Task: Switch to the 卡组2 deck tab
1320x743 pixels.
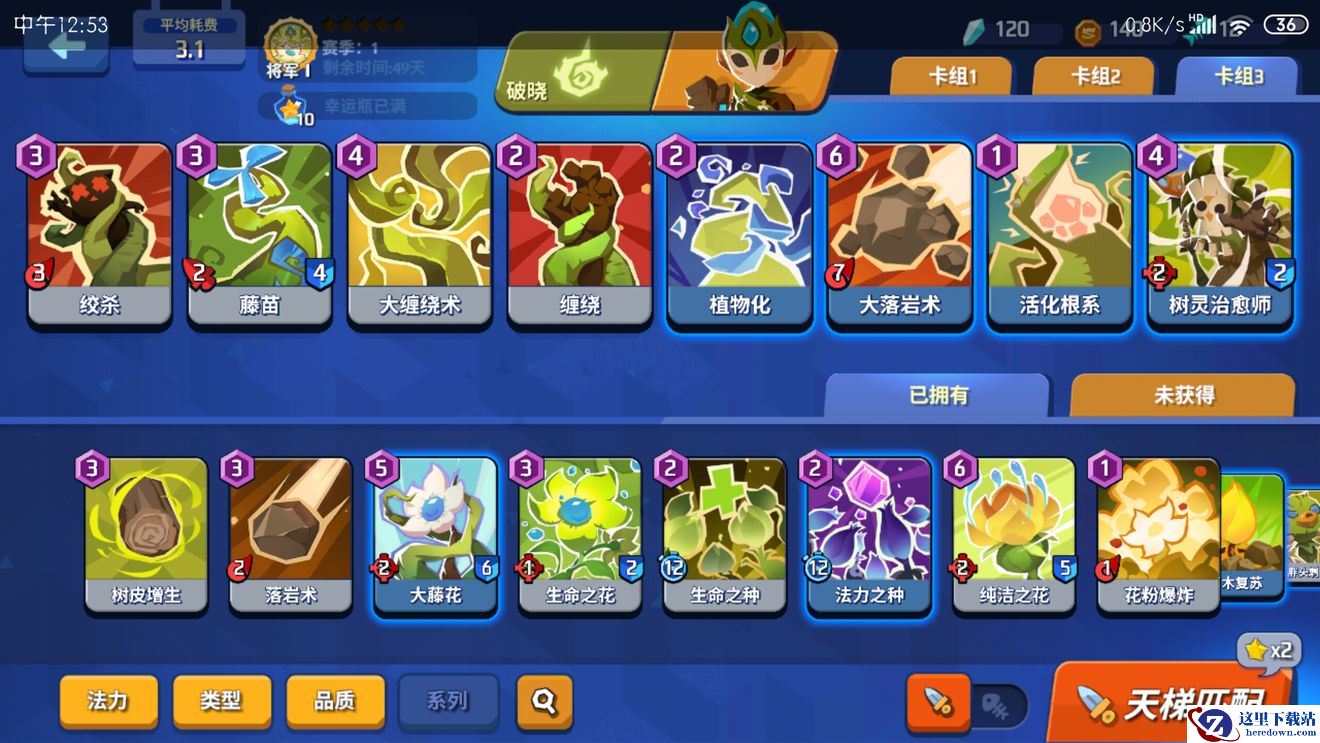Action: (1094, 77)
